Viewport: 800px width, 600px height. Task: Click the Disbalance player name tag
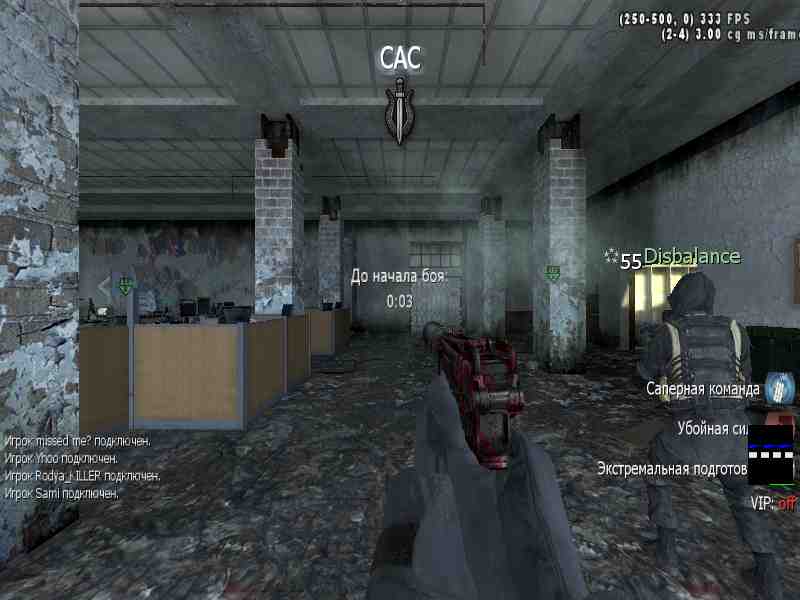[691, 257]
